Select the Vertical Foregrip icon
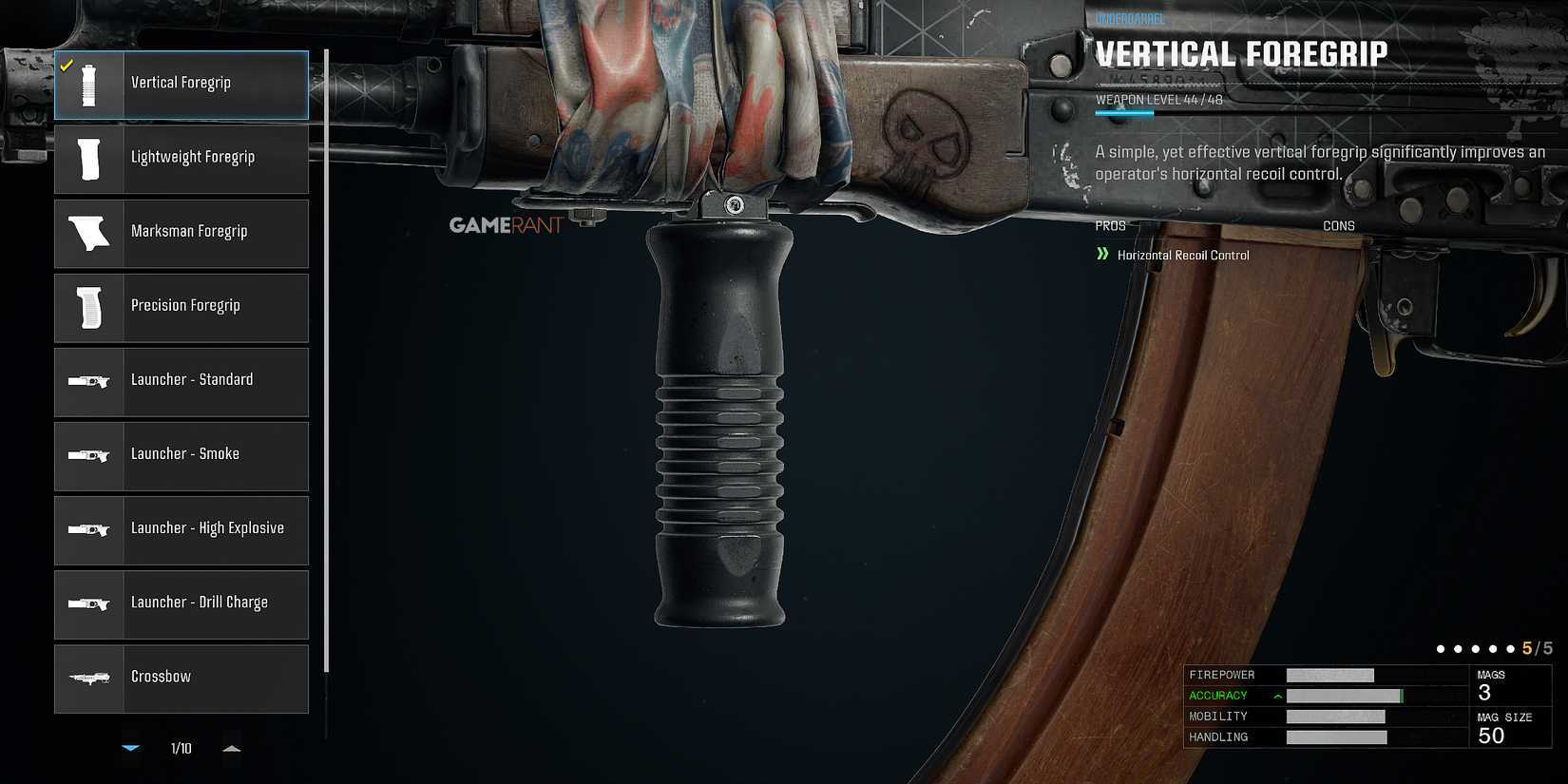1568x784 pixels. click(88, 84)
